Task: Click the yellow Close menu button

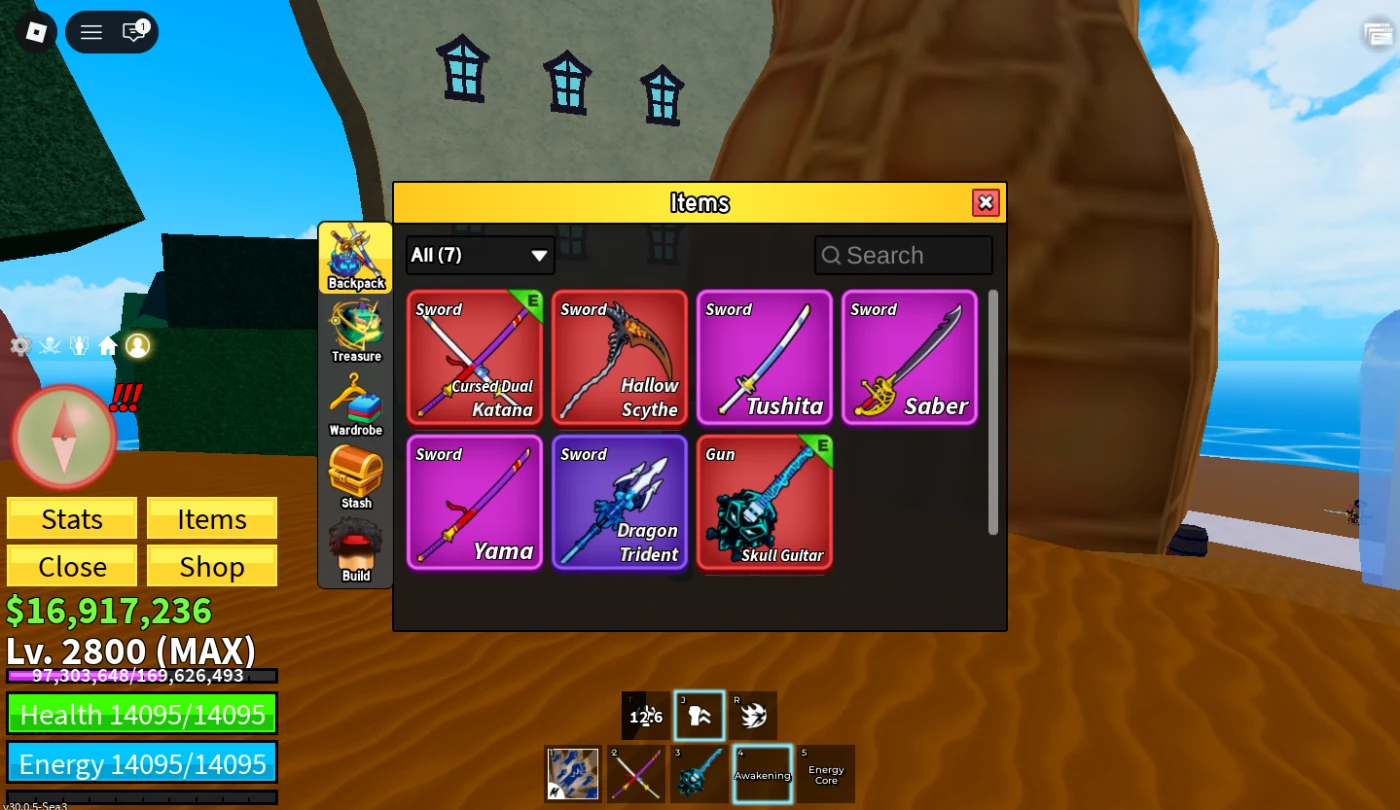Action: click(x=72, y=567)
